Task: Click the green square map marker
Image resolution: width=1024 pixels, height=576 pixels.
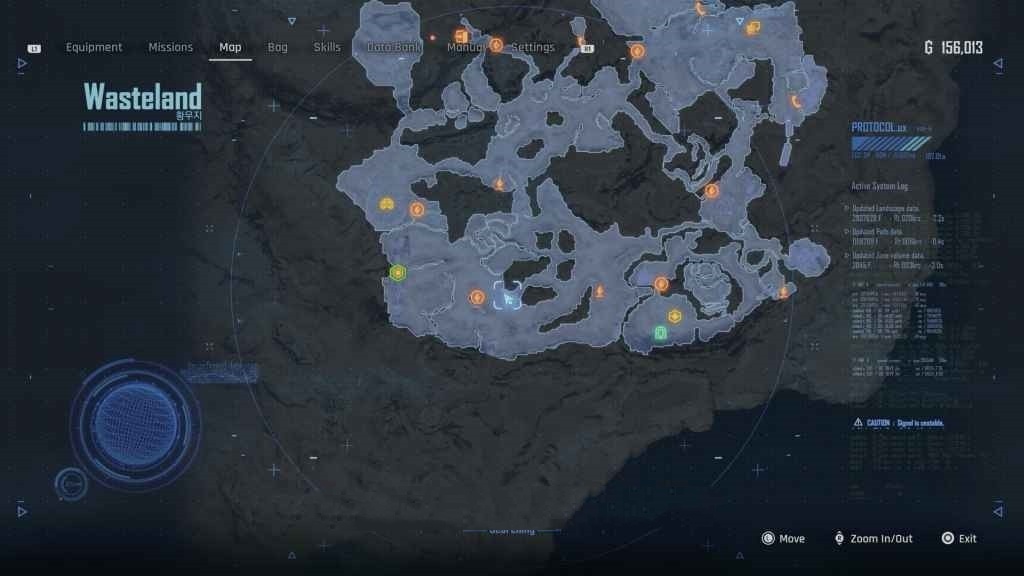Action: pyautogui.click(x=660, y=332)
